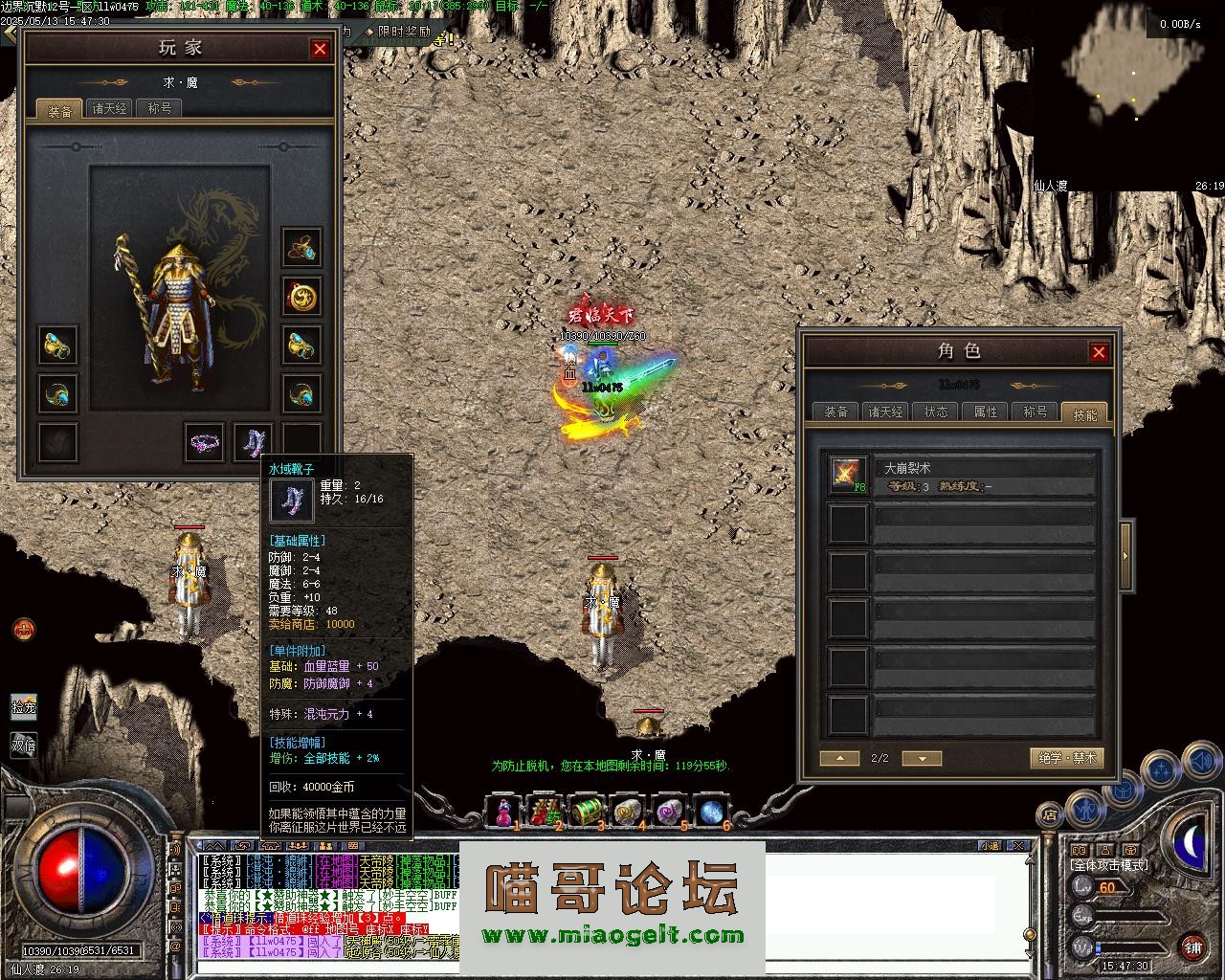Close the 角色 character panel
The image size is (1225, 980).
(1099, 352)
